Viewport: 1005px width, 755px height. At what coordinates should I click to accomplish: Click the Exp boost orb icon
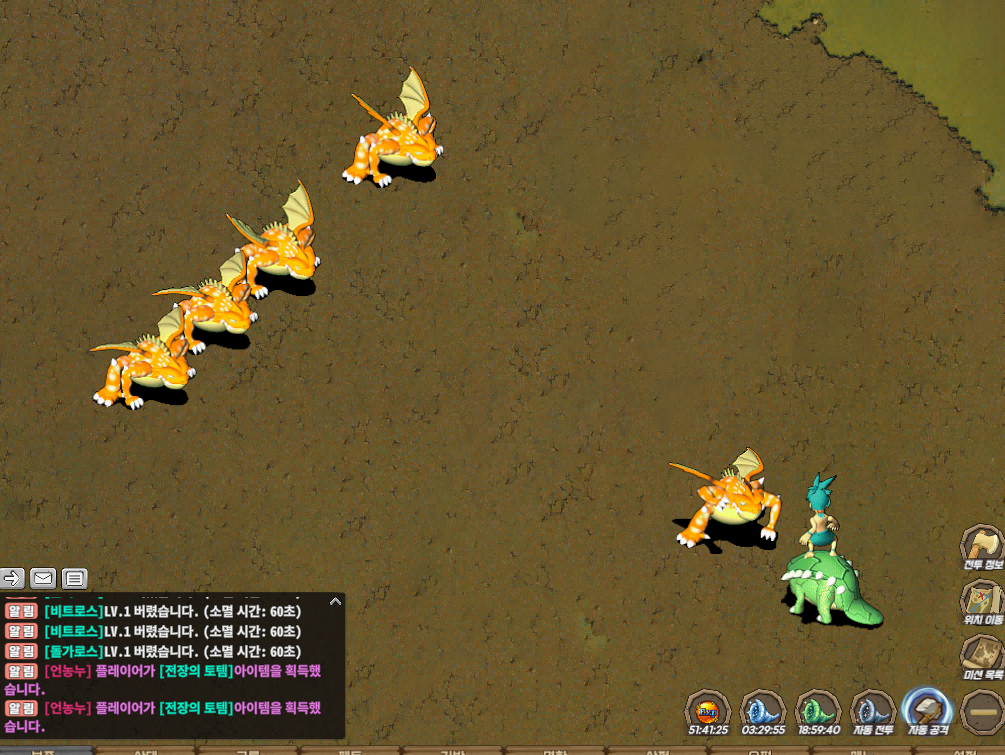tap(707, 711)
